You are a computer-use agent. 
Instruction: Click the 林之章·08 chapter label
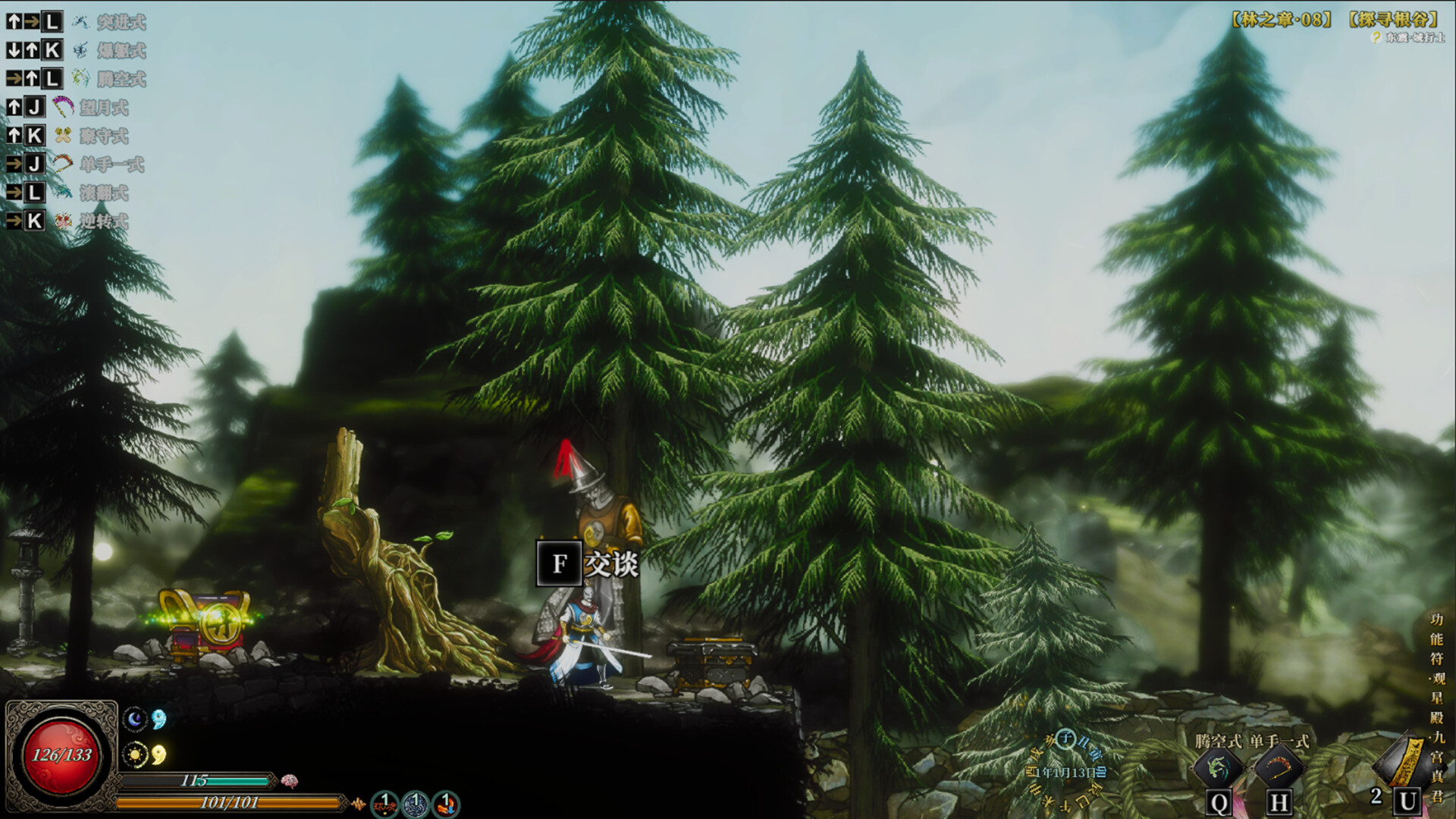pyautogui.click(x=1282, y=20)
